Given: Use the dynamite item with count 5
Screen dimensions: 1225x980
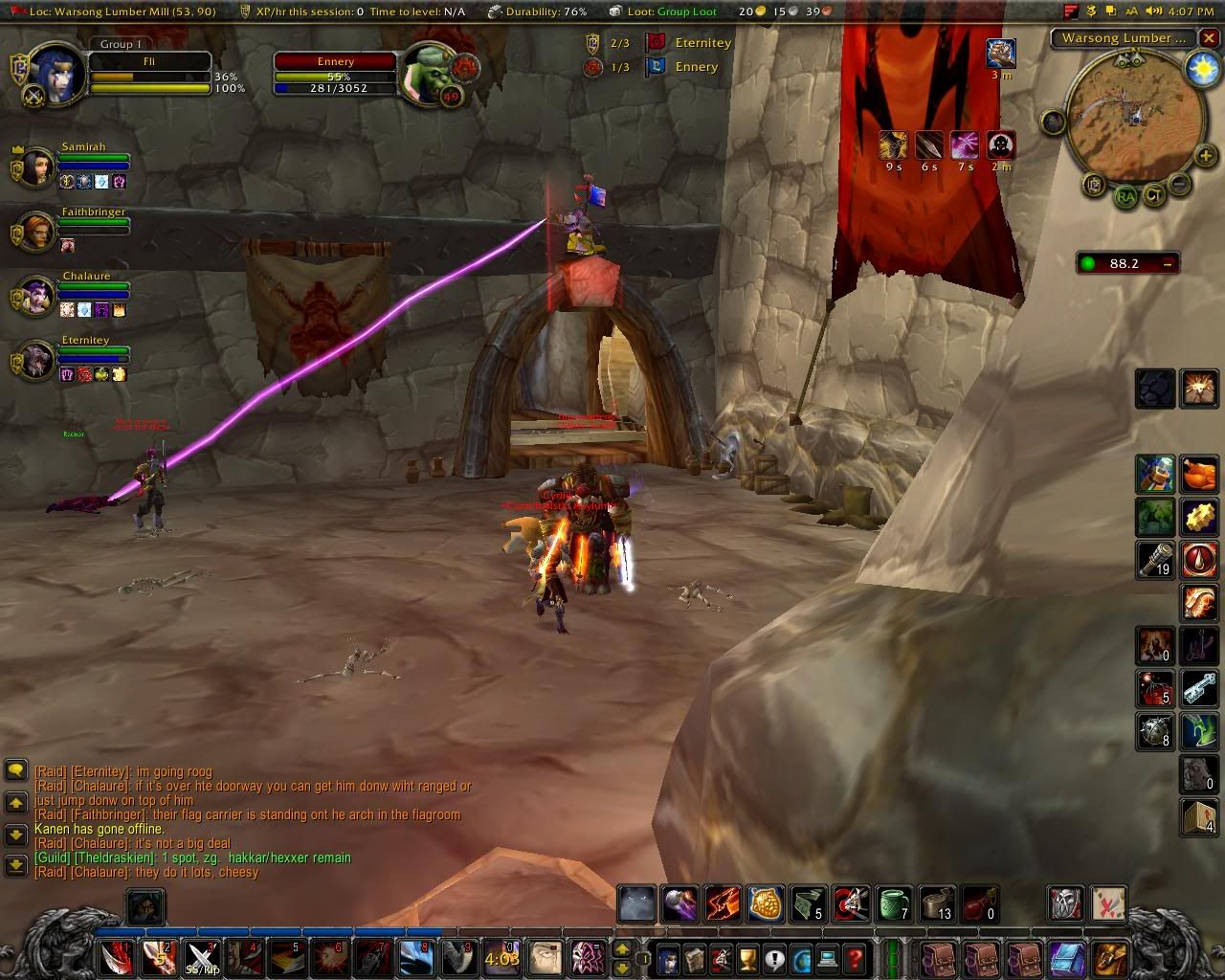Looking at the screenshot, I should [x=1155, y=688].
